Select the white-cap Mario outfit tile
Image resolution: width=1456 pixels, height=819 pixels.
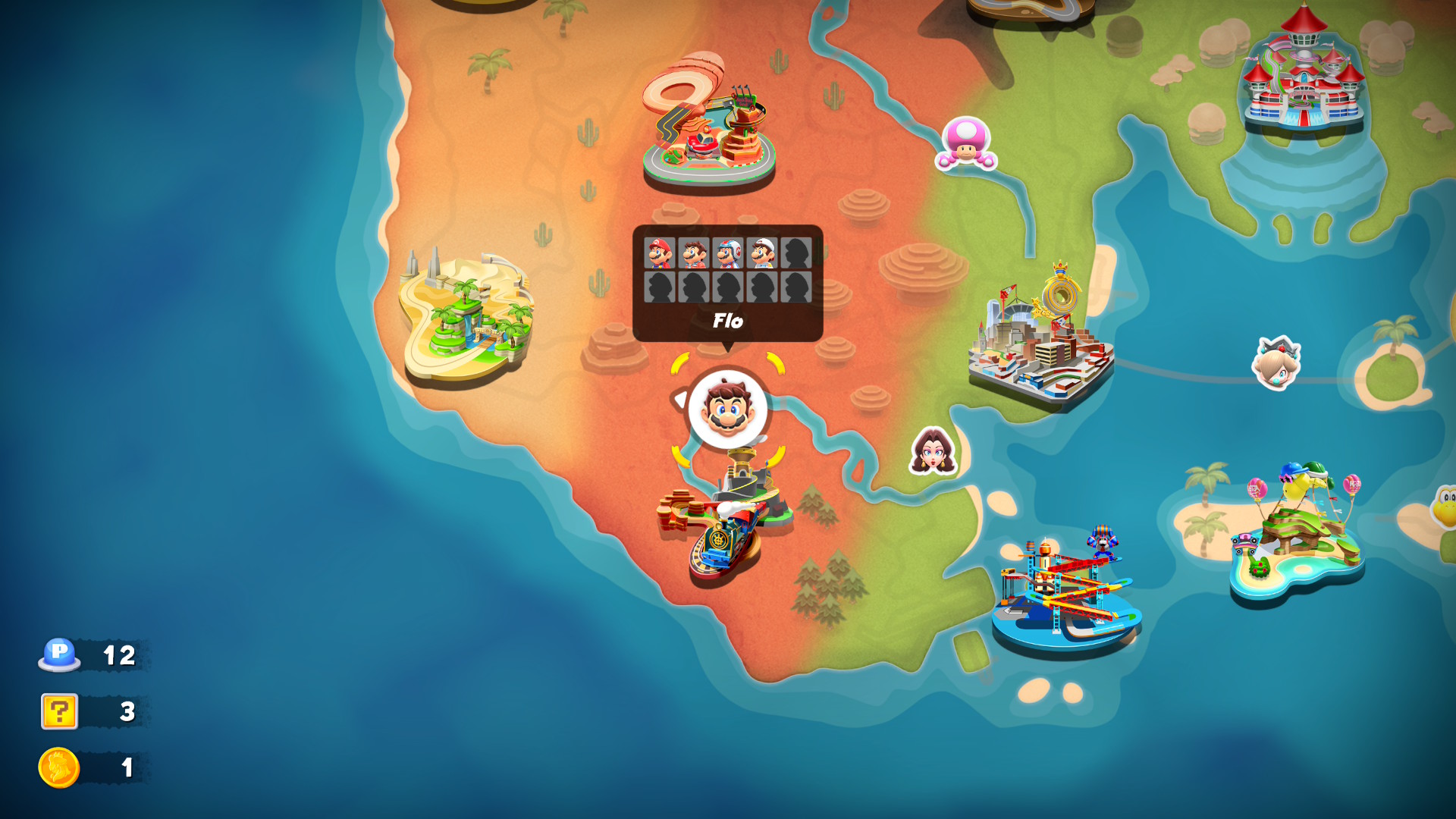point(762,253)
